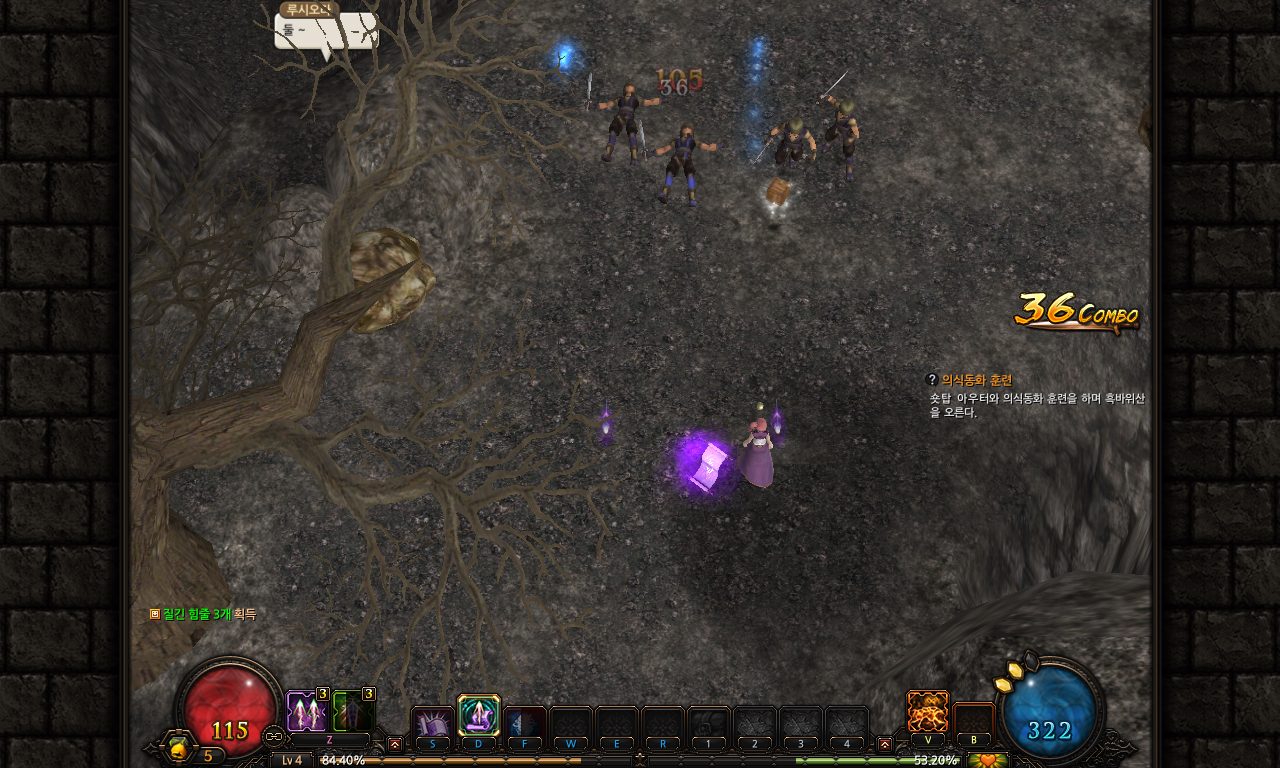
Task: Open the orange heart icon button
Action: pyautogui.click(x=988, y=760)
